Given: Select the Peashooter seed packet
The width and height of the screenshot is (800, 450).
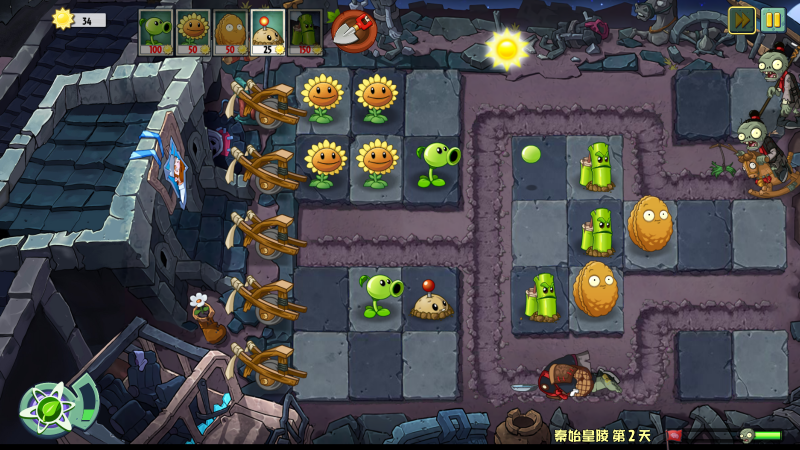Looking at the screenshot, I should [155, 32].
